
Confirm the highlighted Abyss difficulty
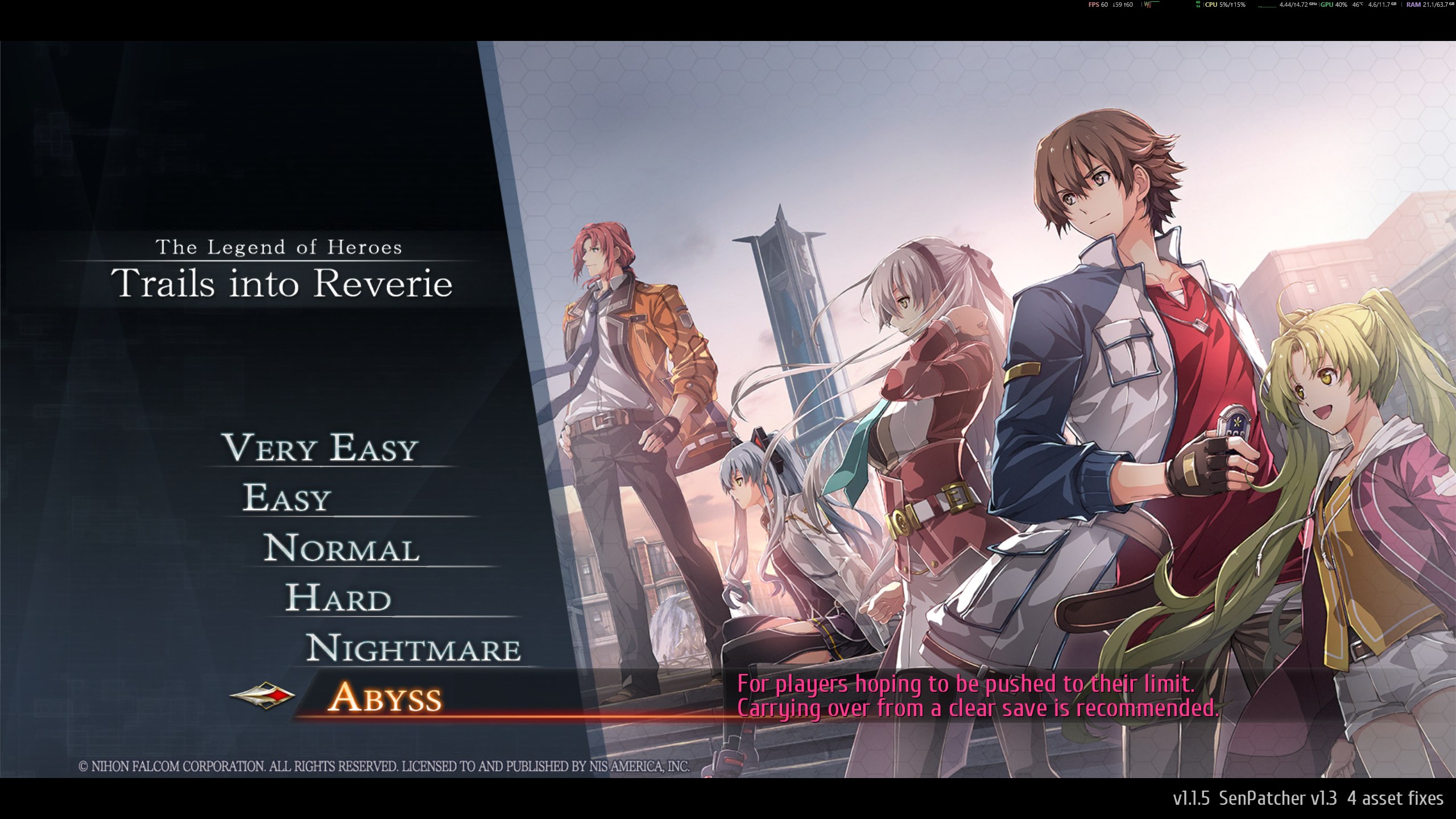click(384, 698)
